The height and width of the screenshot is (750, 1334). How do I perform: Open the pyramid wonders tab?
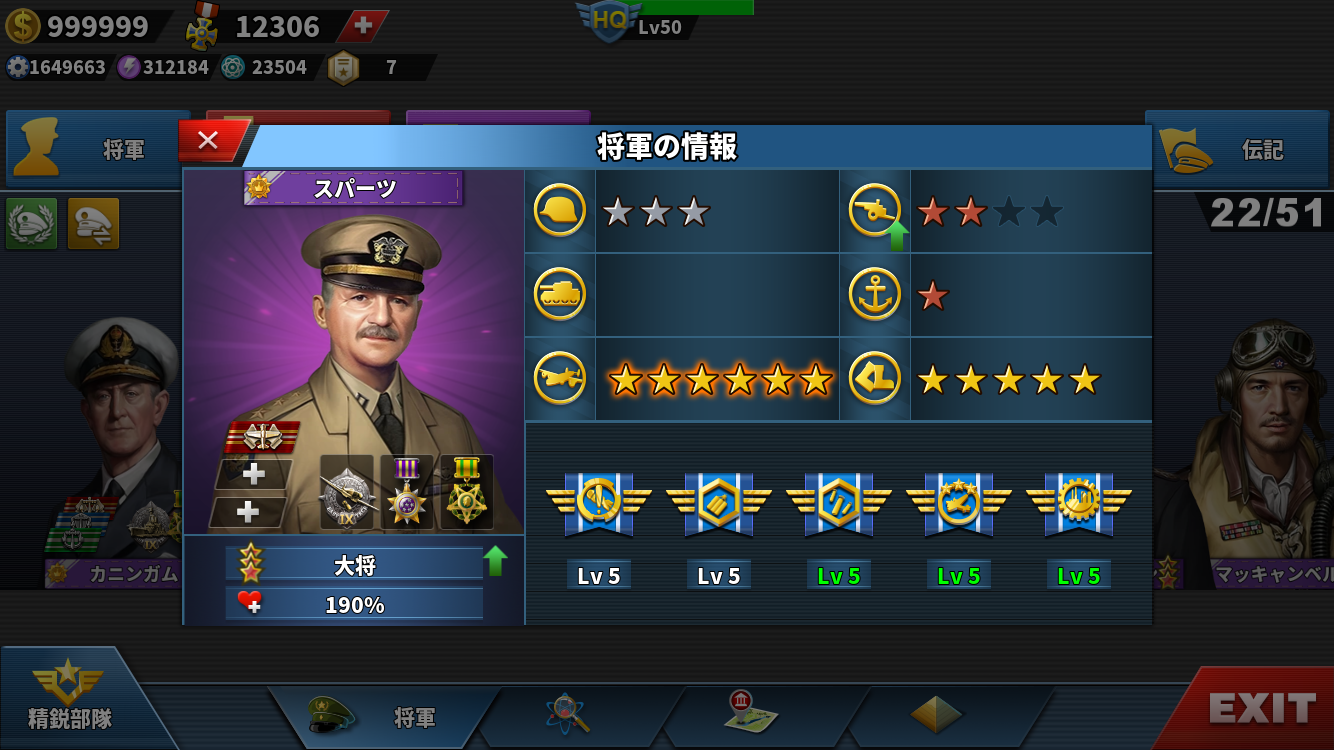tap(936, 714)
